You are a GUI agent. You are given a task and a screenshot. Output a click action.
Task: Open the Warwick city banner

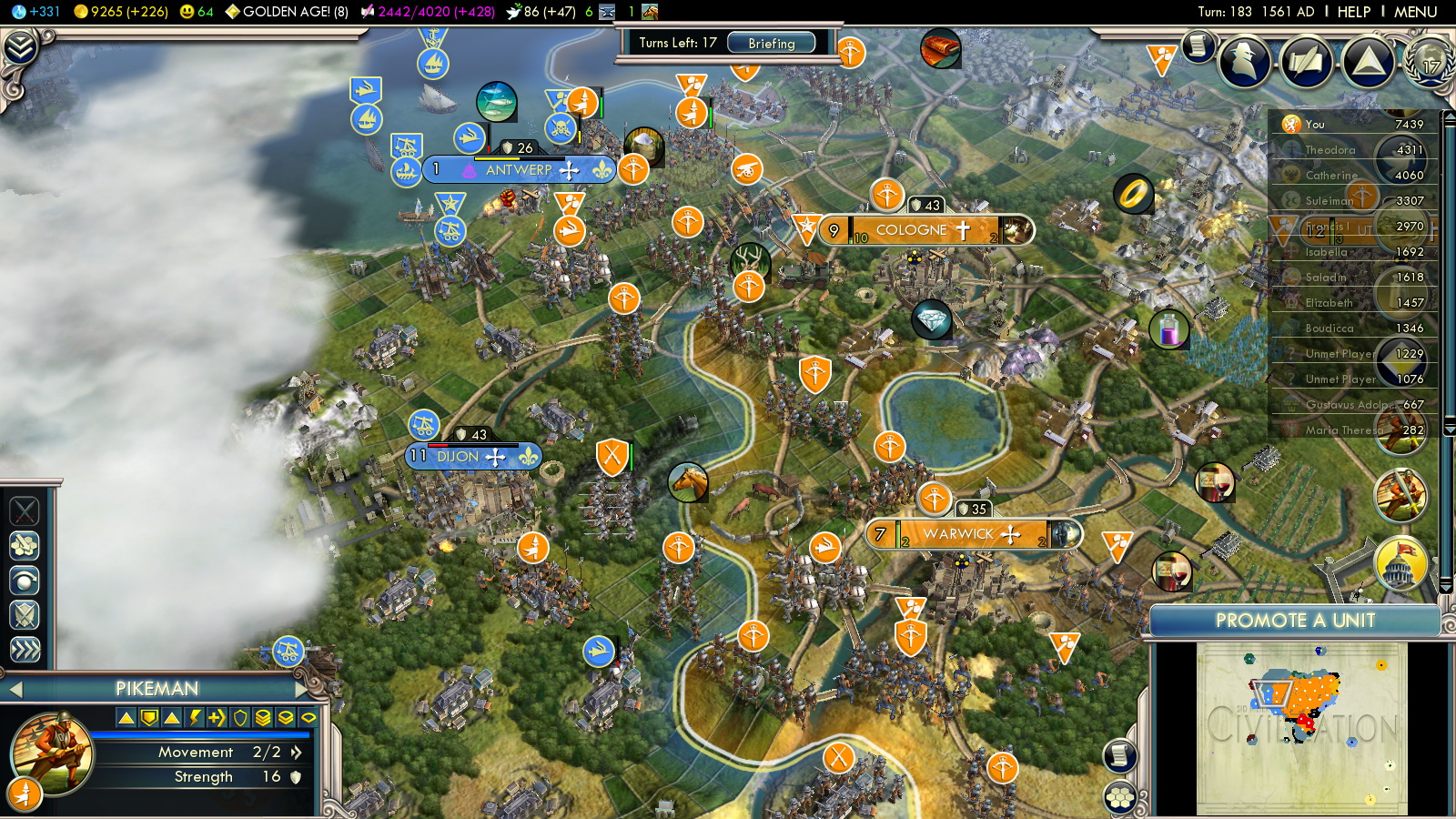pos(958,534)
